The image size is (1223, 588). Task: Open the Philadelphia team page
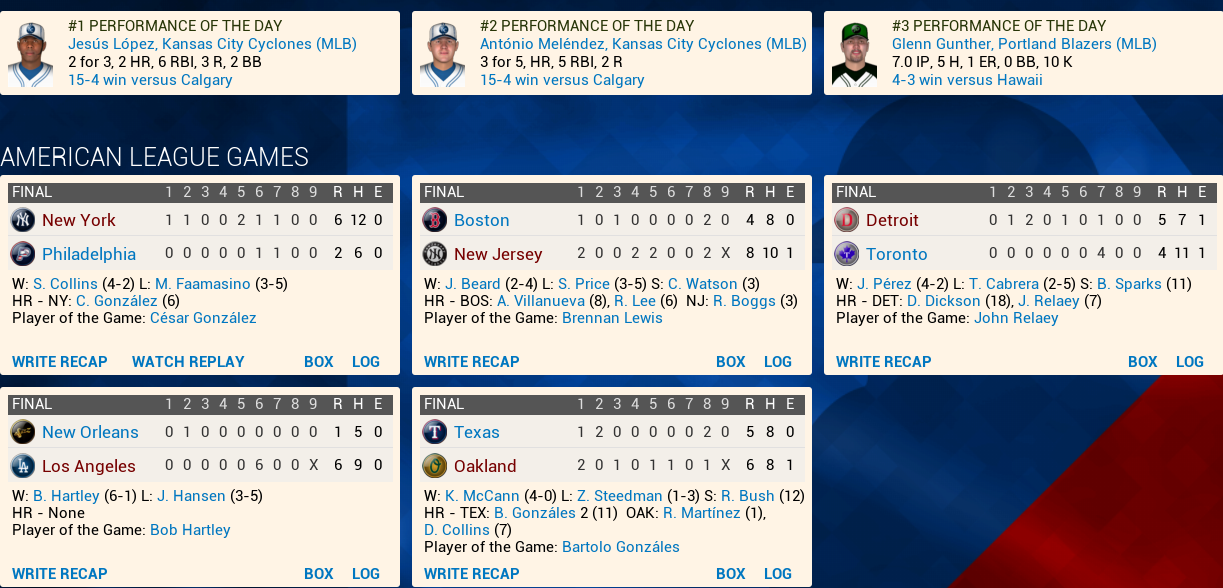(x=89, y=254)
